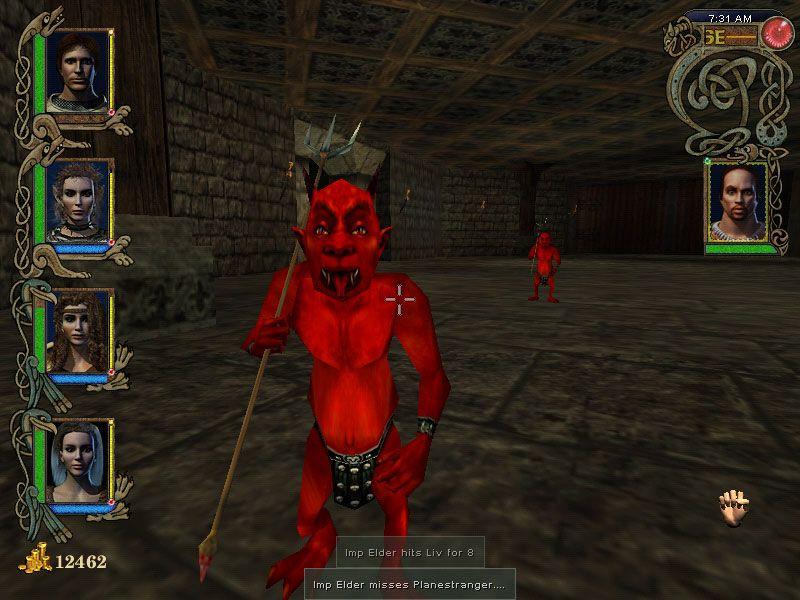The width and height of the screenshot is (800, 600).
Task: Click the 'Imp Elder hits Liv' combat message
Action: (410, 552)
